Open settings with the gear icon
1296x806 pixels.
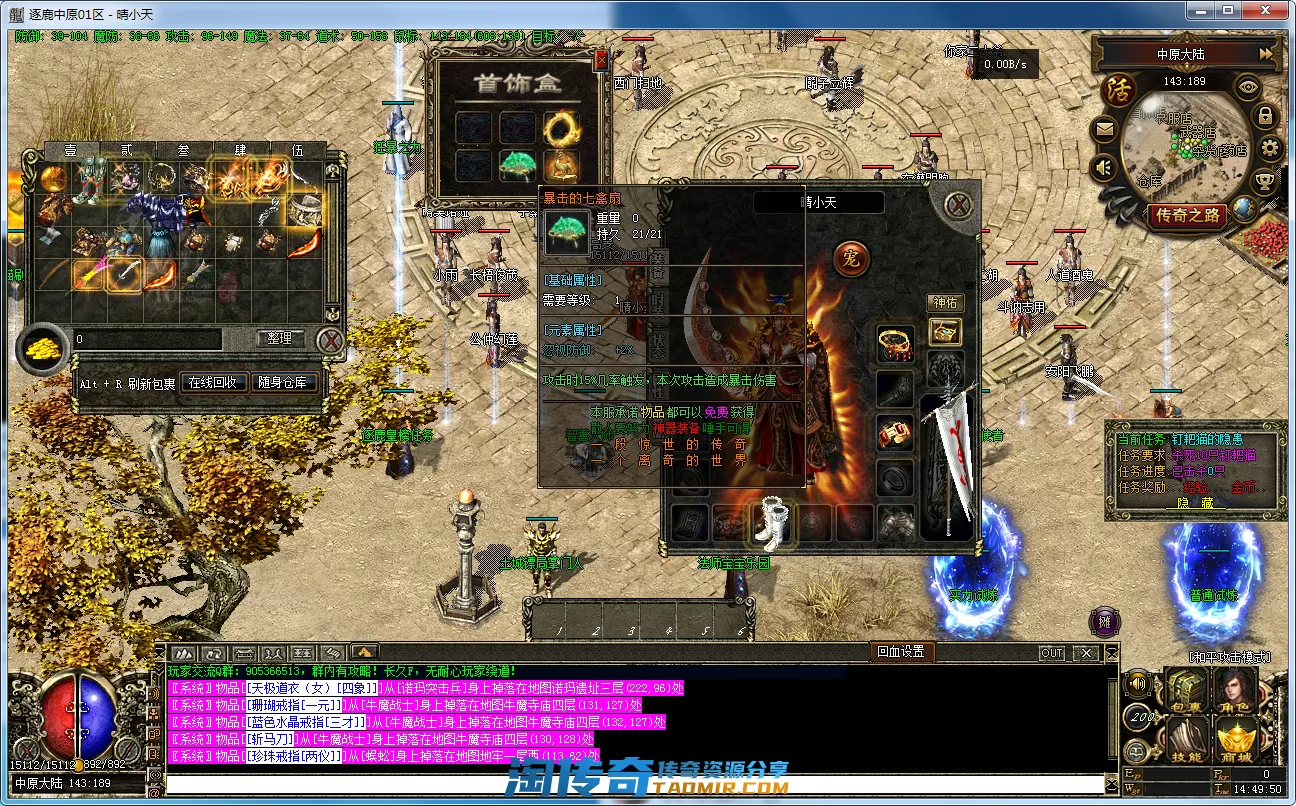1270,149
